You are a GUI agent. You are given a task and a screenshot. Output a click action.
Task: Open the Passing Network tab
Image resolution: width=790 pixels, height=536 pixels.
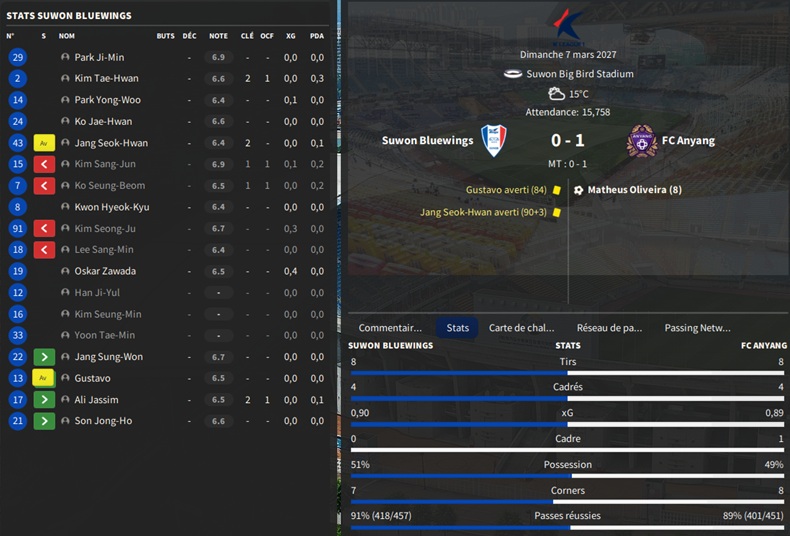[x=697, y=327]
